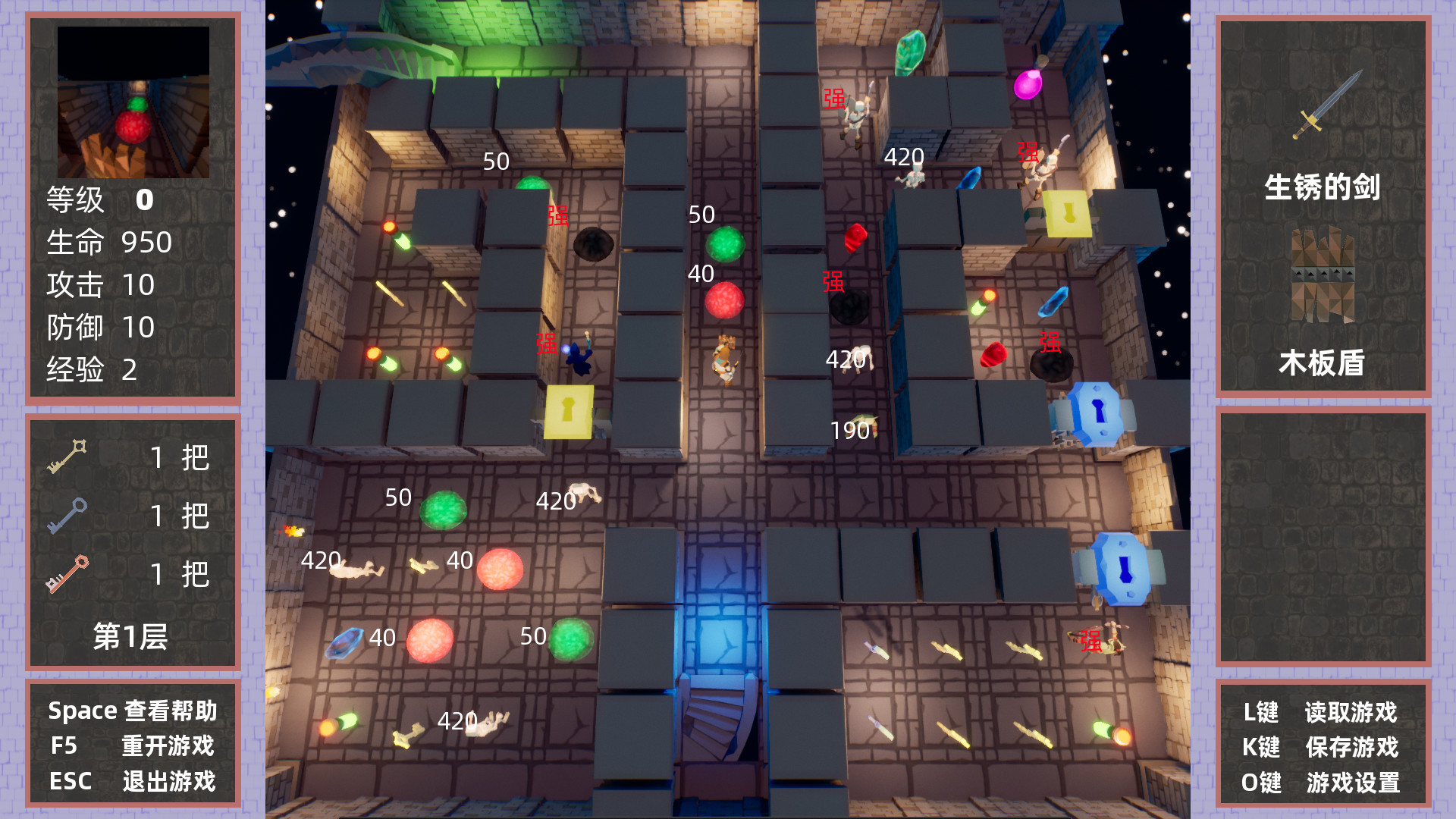This screenshot has height=819, width=1456.
Task: Click the 读取游戏 load game label
Action: click(x=1353, y=714)
